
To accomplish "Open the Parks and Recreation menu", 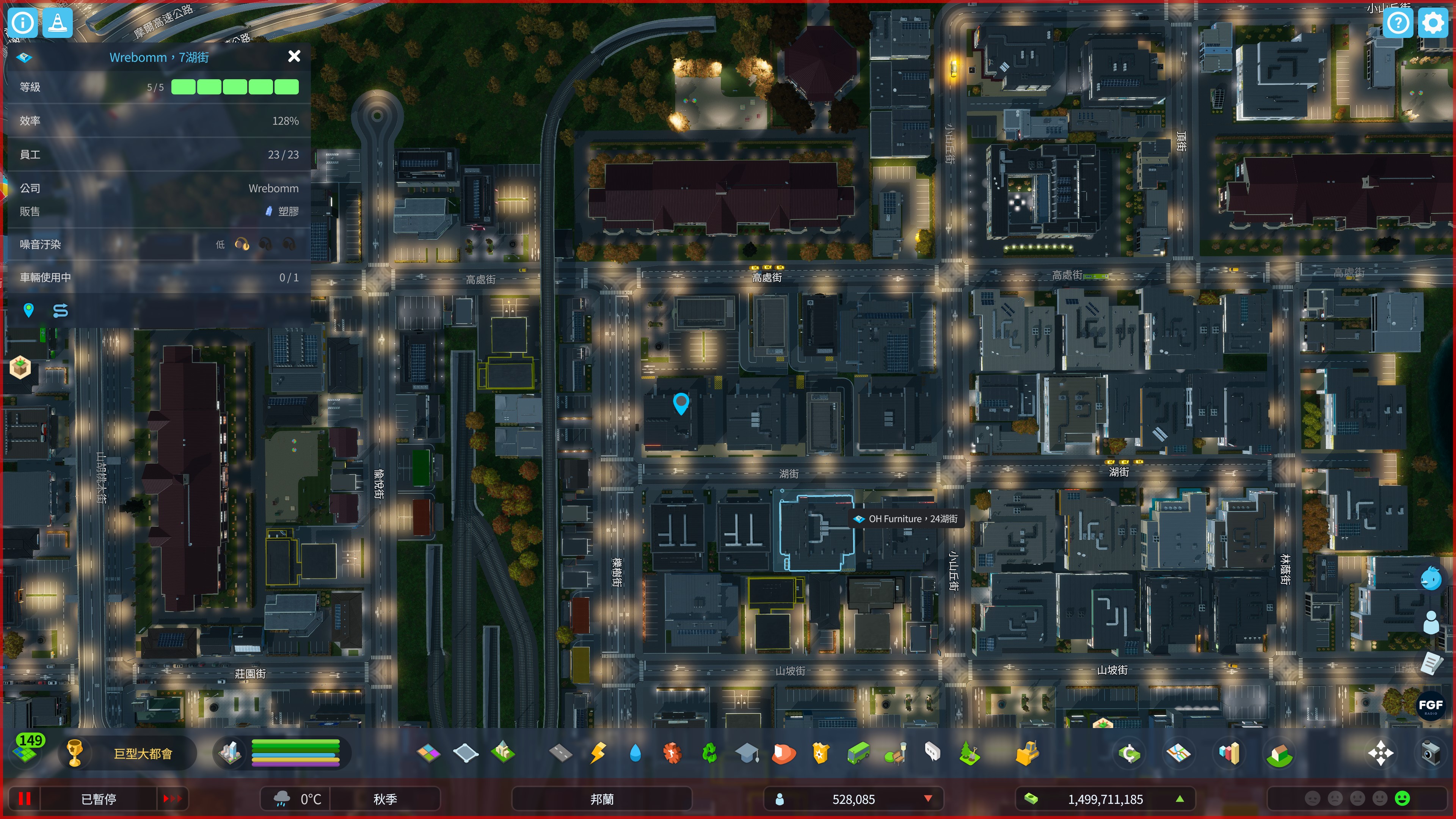I will tap(894, 753).
